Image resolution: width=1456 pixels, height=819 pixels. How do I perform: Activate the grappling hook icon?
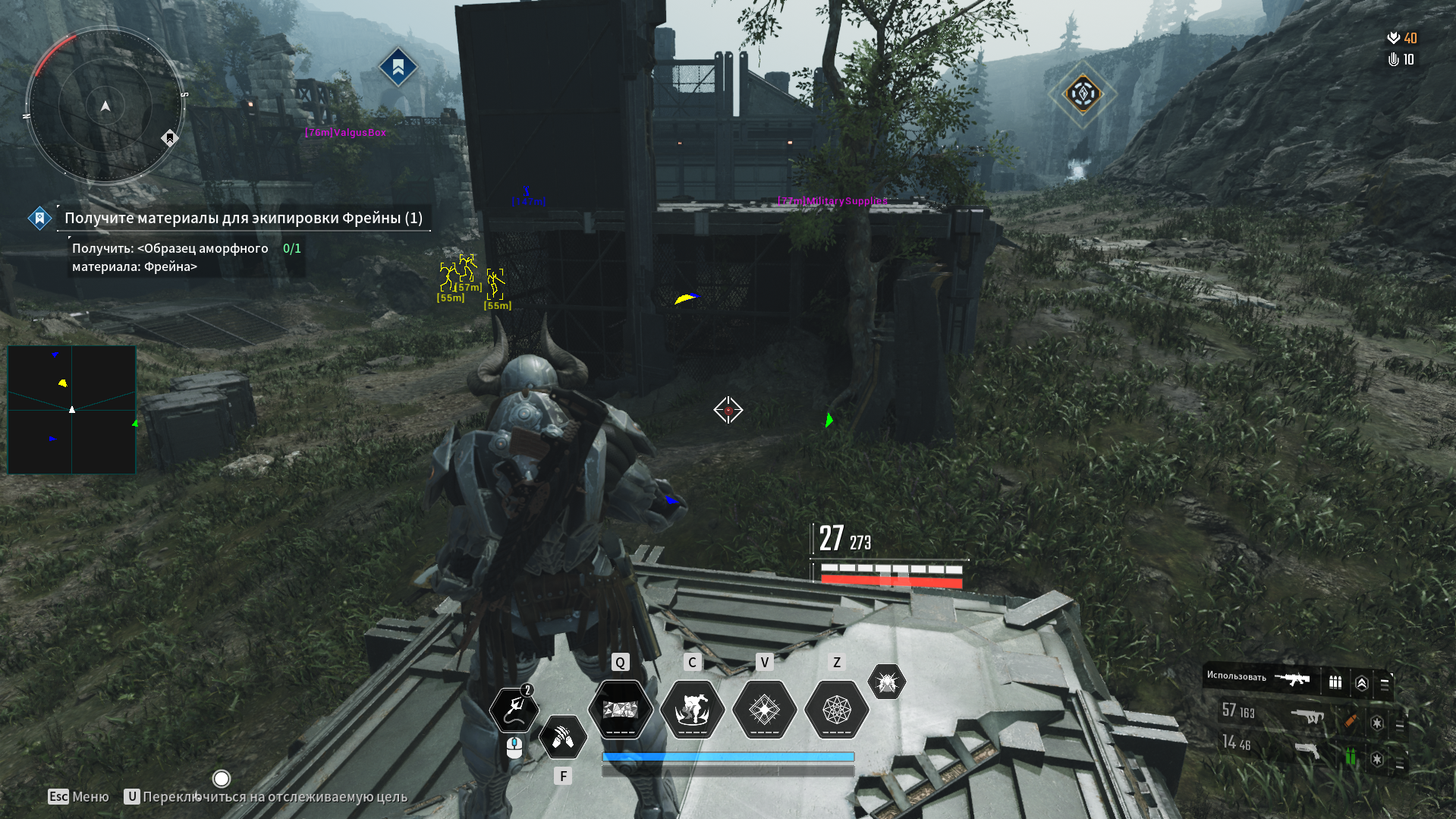click(x=514, y=709)
